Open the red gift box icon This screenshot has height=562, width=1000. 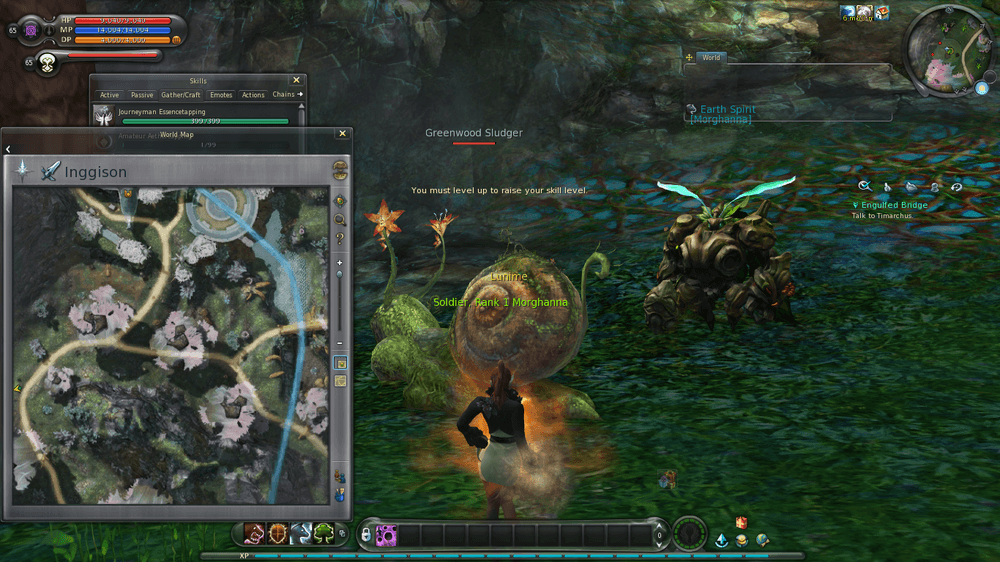point(741,523)
